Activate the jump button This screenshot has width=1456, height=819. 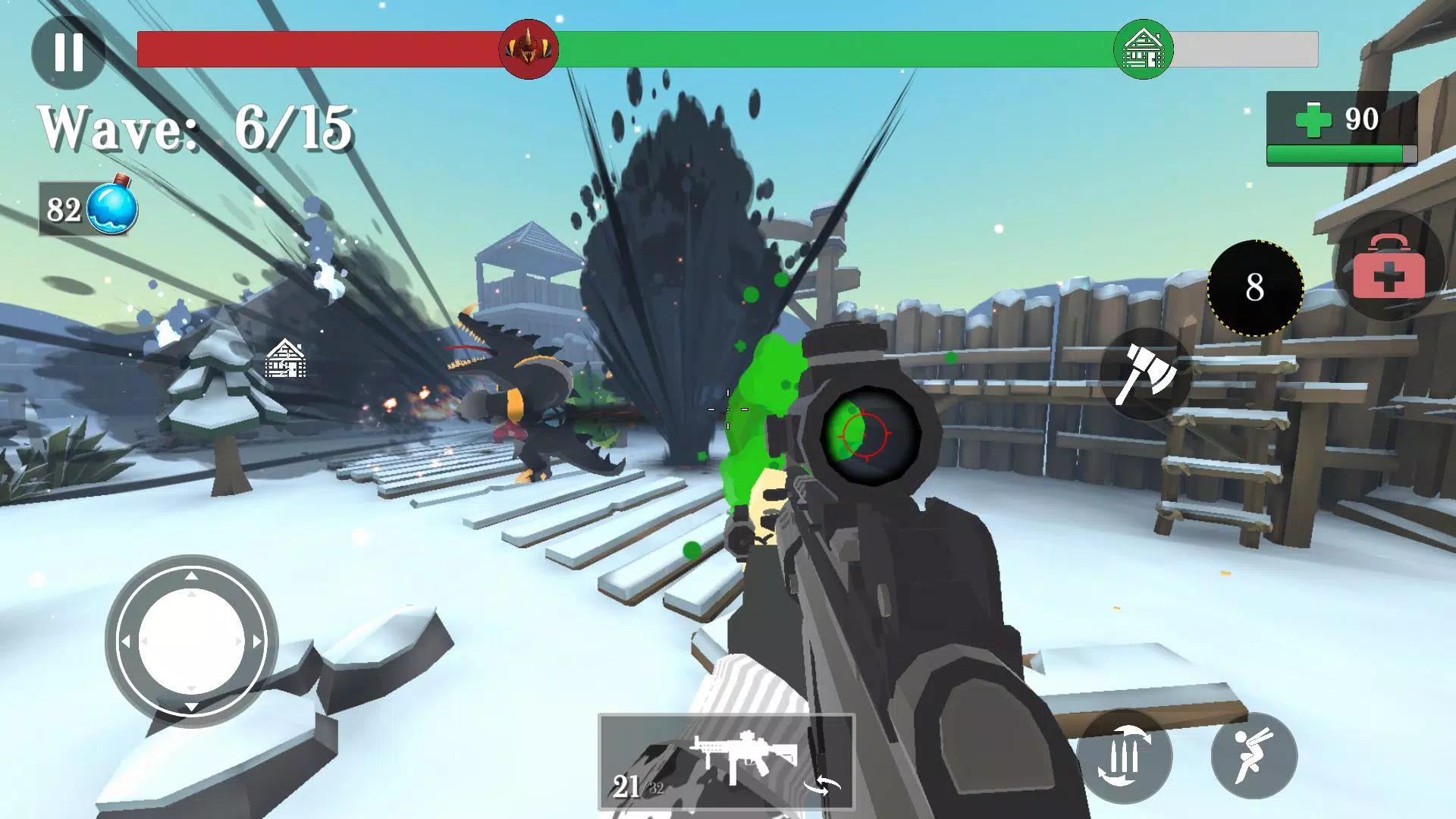pyautogui.click(x=1254, y=756)
